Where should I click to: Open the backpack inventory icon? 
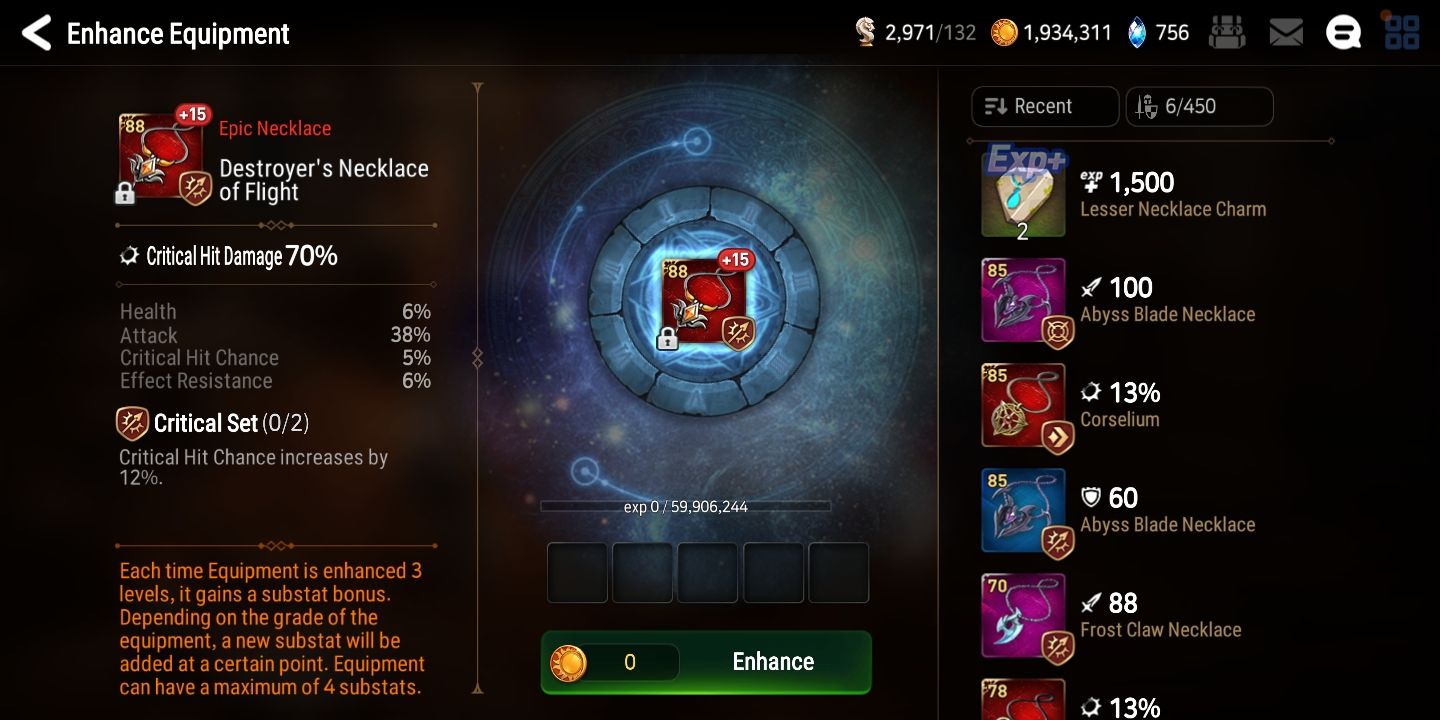[x=1227, y=31]
